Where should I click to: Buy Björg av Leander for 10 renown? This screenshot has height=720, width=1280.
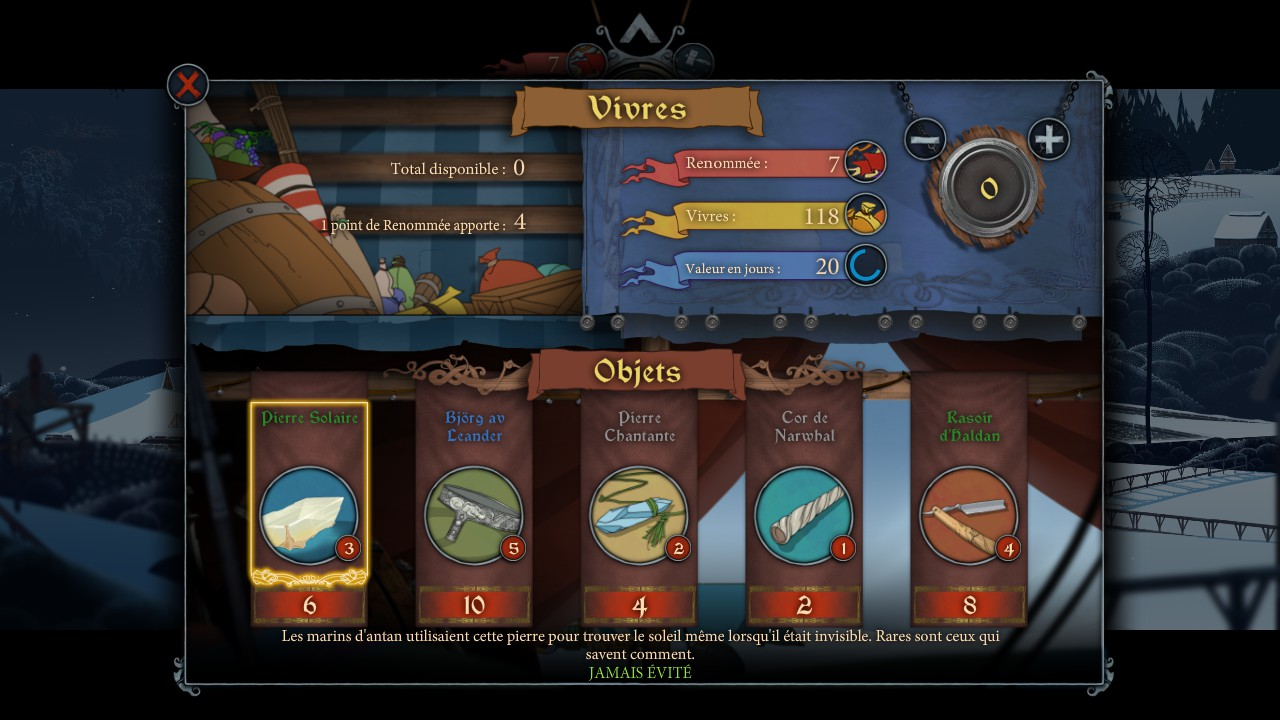[x=474, y=605]
